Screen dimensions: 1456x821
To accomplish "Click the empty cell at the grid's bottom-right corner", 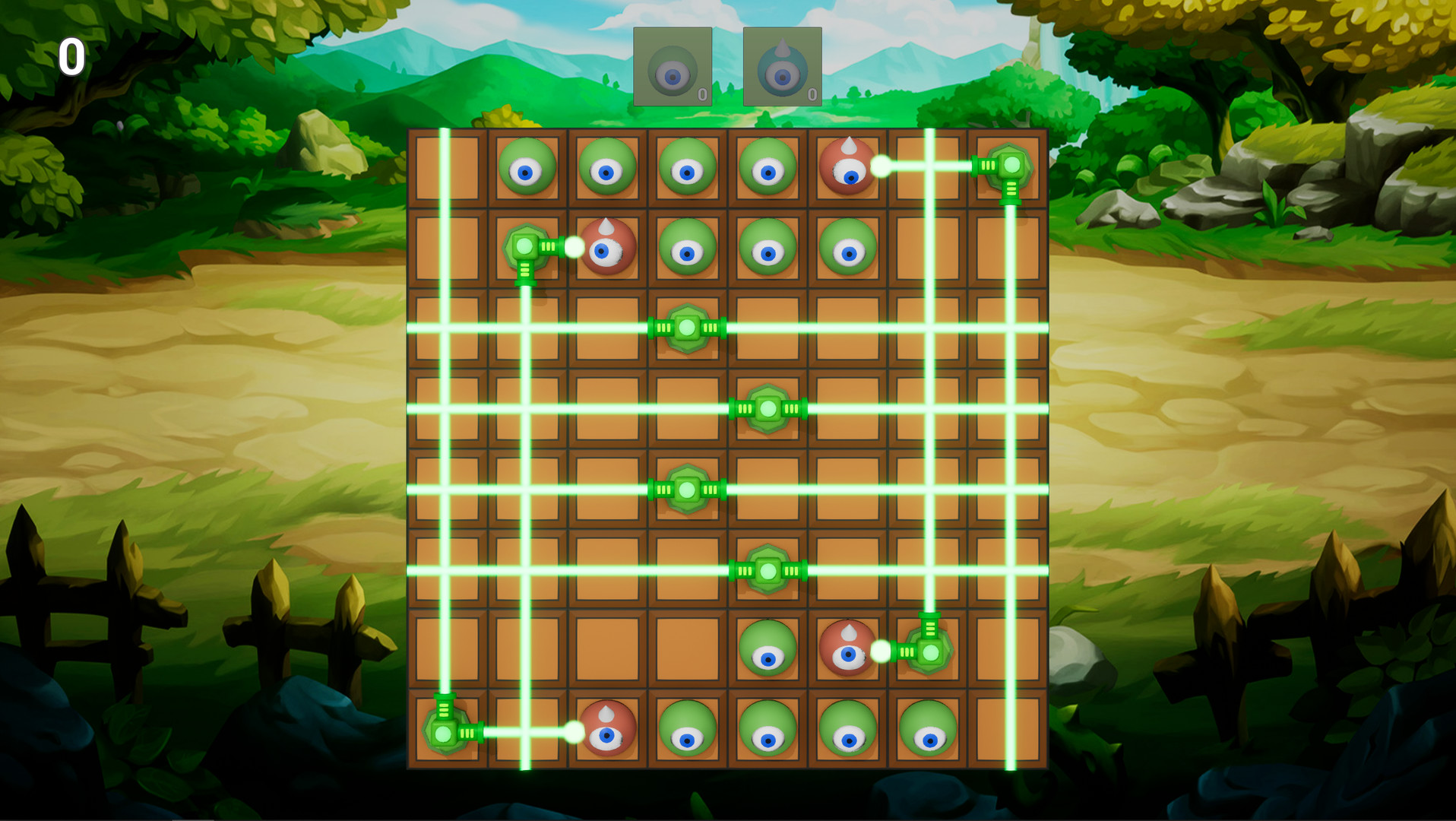I will [x=1011, y=732].
